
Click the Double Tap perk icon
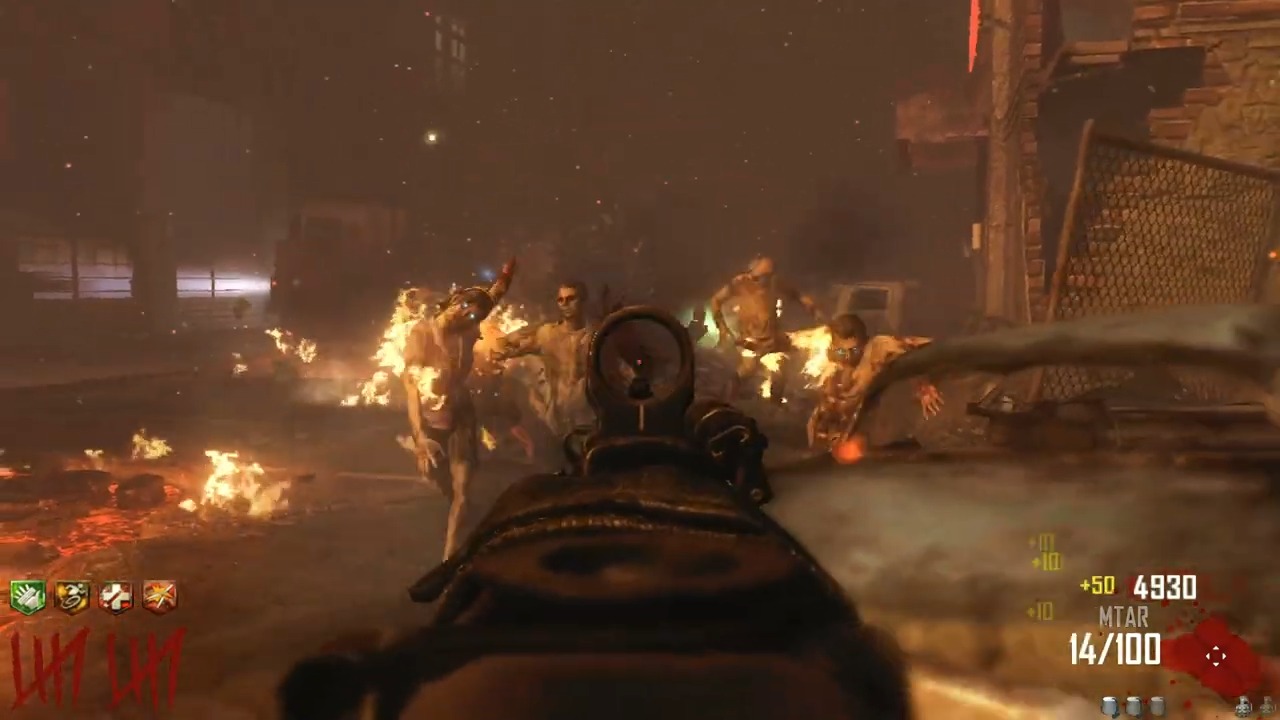pyautogui.click(x=160, y=595)
